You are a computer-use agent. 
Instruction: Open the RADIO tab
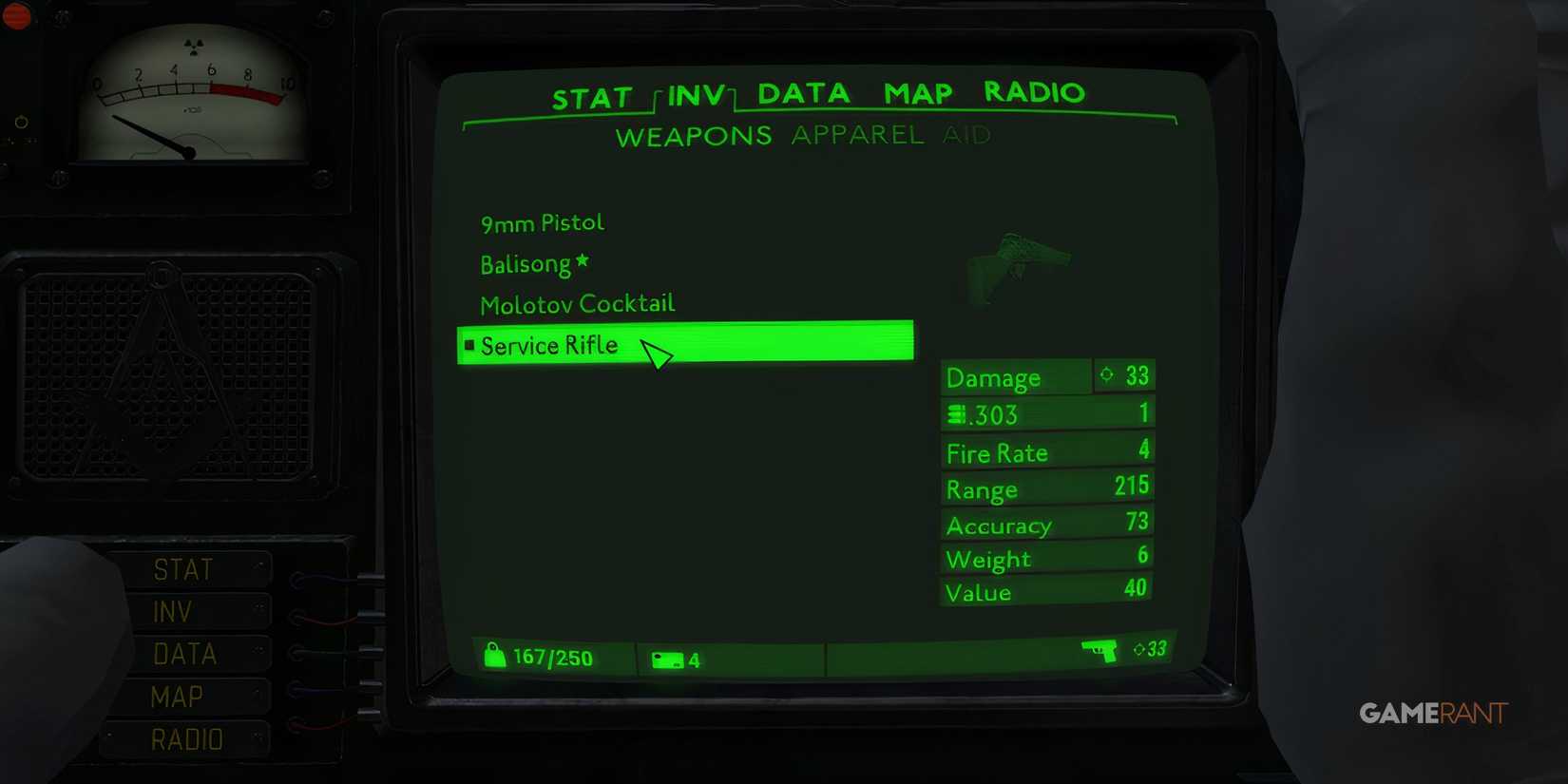(x=1034, y=92)
